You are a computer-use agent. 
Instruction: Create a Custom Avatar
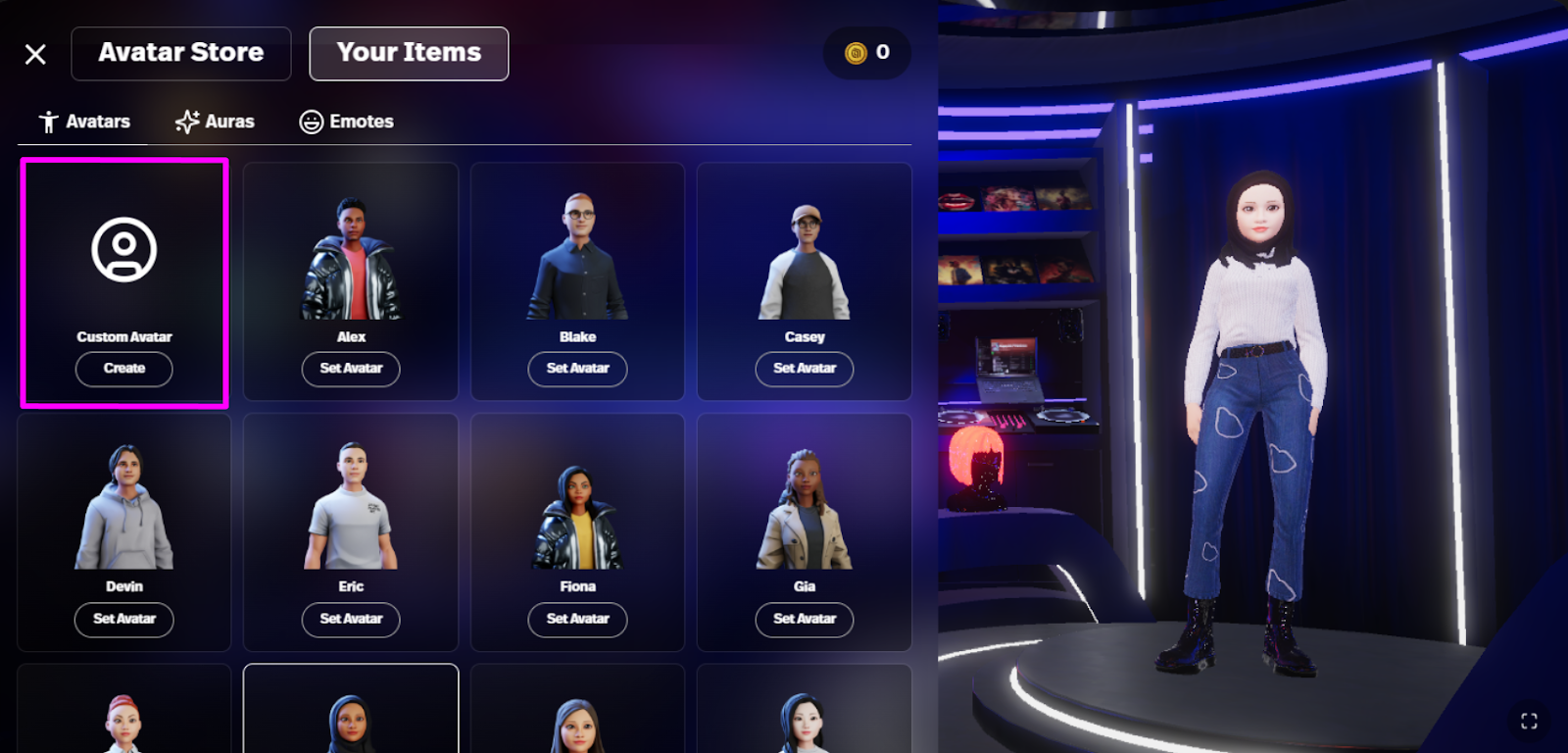(123, 369)
